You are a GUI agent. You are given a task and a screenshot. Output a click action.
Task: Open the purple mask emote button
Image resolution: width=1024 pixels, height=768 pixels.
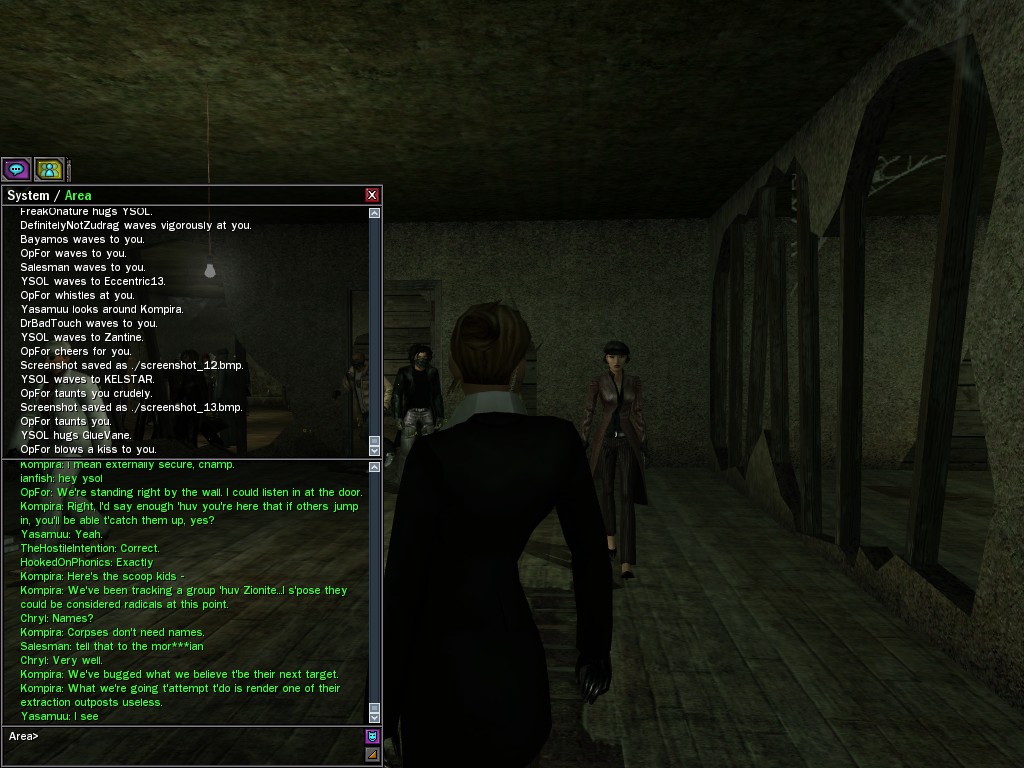pyautogui.click(x=373, y=737)
